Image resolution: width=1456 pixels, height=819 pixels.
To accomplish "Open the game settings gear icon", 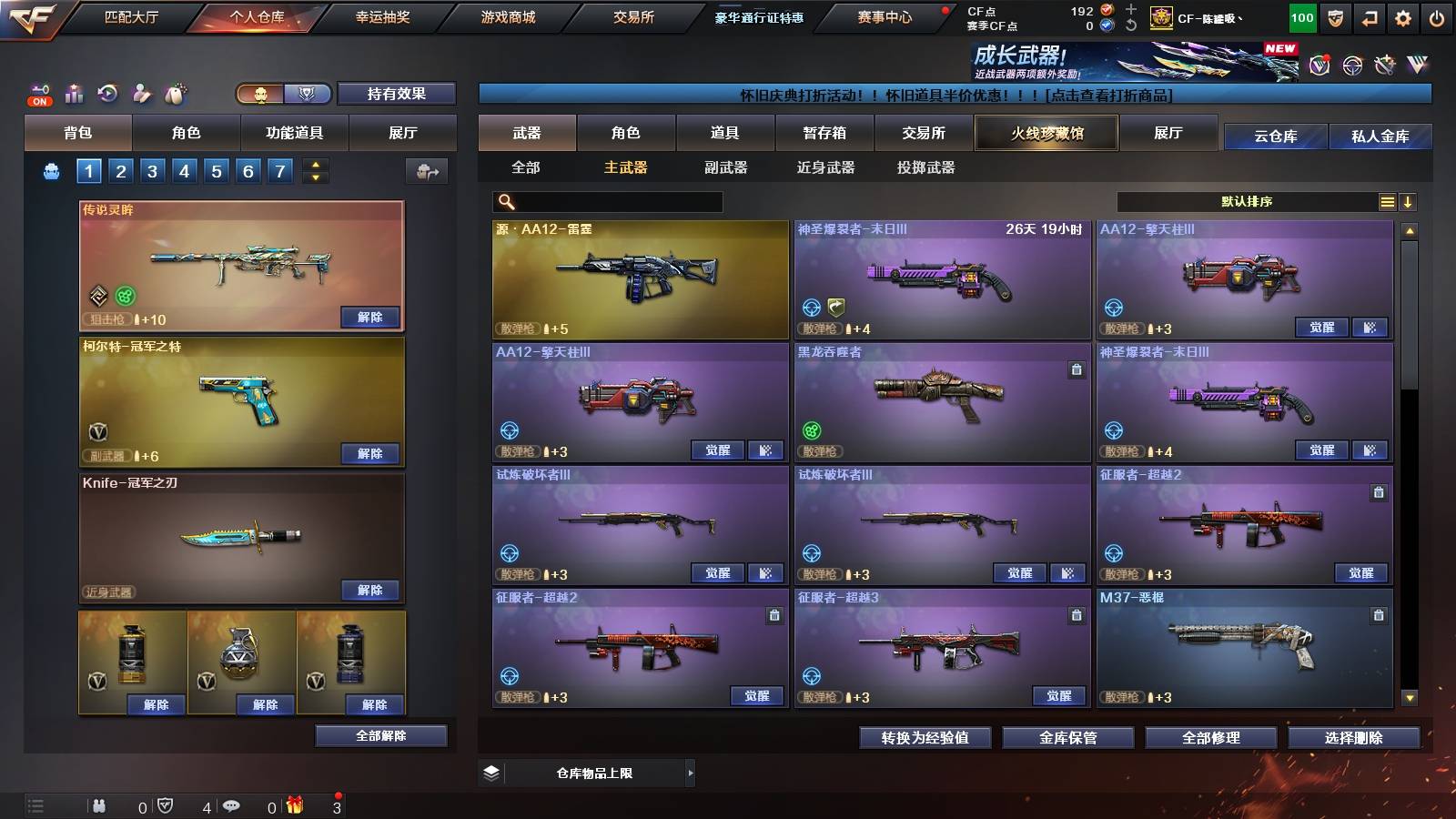I will click(1401, 17).
